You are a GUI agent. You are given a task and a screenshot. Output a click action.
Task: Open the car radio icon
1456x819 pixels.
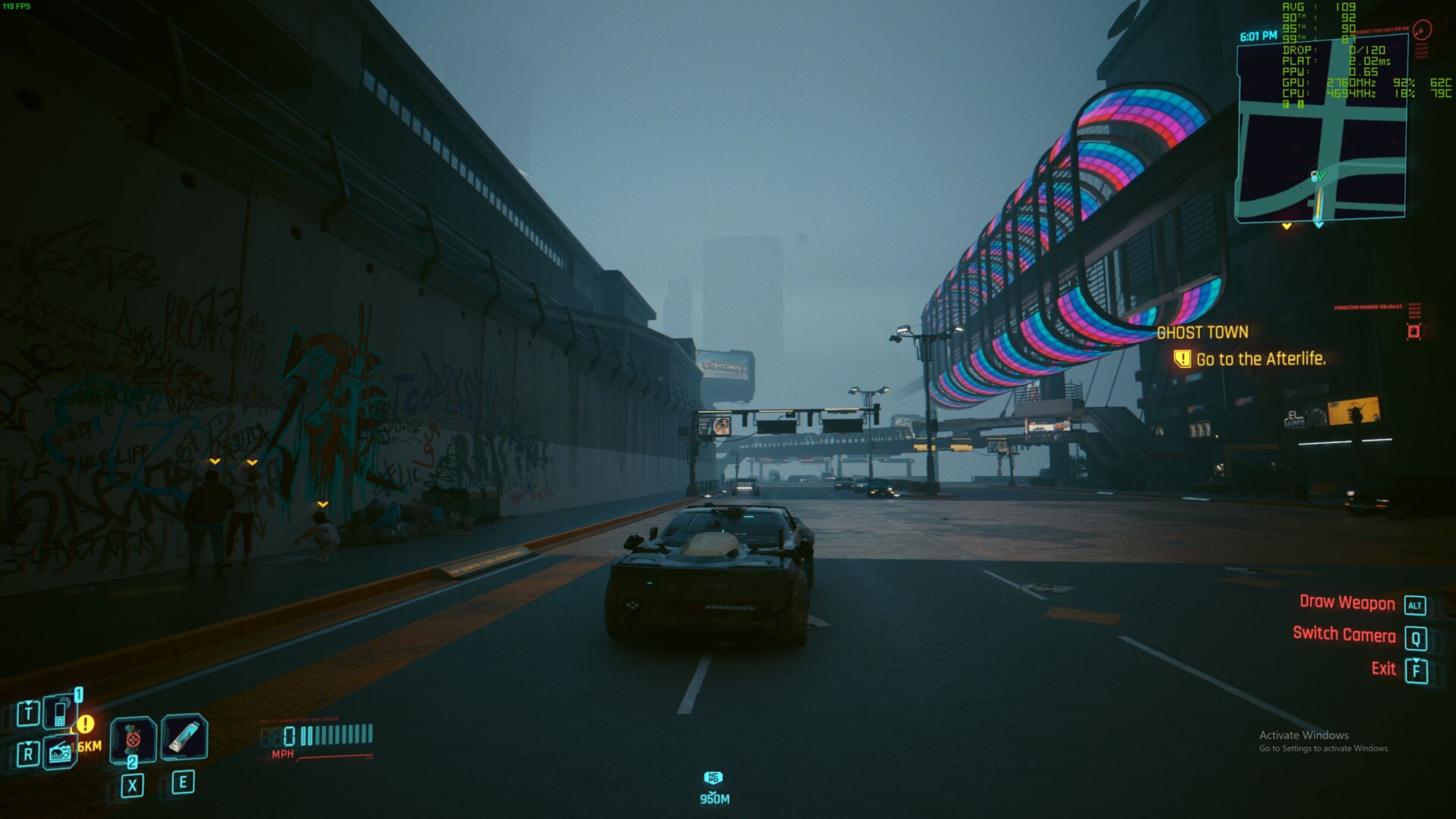tap(60, 752)
